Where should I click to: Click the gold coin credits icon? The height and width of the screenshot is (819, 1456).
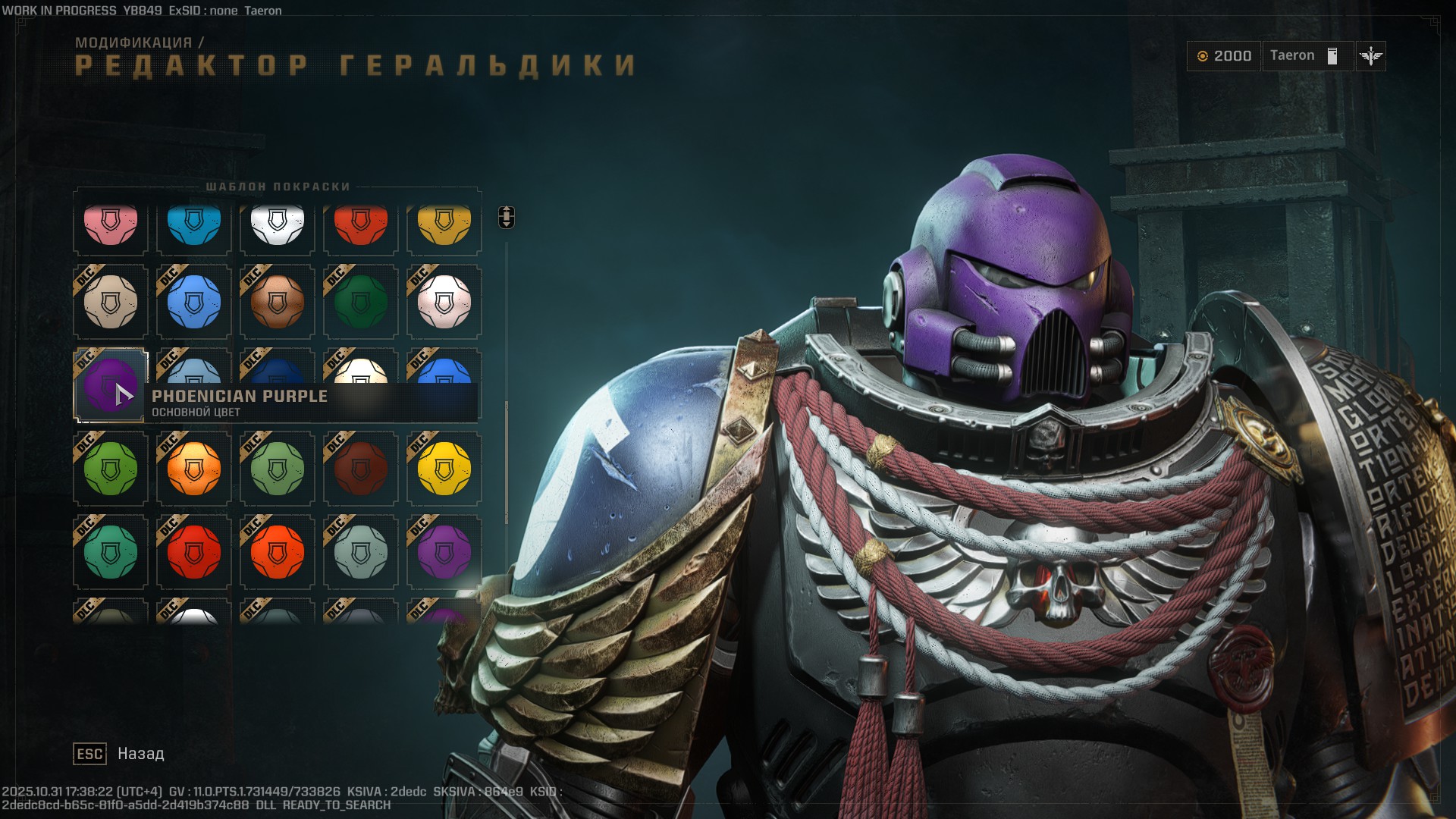click(1203, 55)
